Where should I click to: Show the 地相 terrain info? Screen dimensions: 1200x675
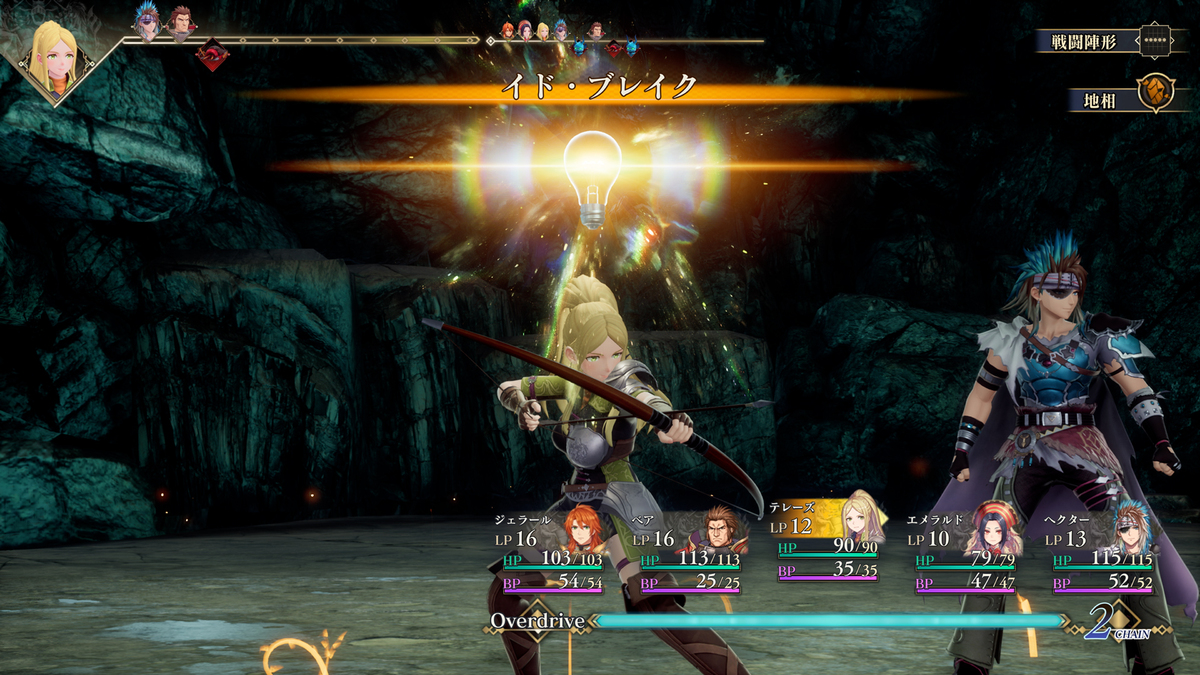click(1118, 99)
